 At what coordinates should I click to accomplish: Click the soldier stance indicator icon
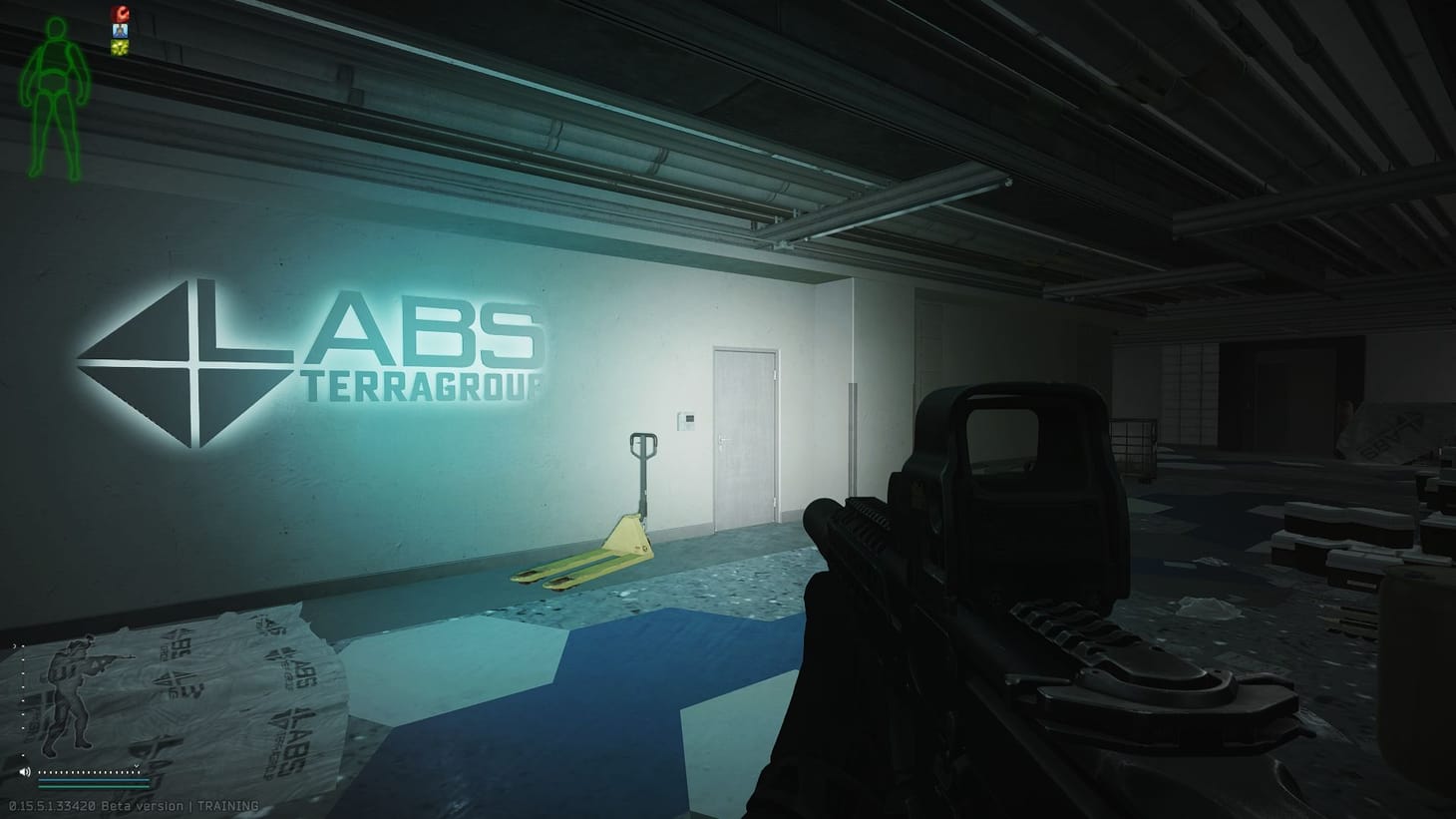pyautogui.click(x=72, y=693)
